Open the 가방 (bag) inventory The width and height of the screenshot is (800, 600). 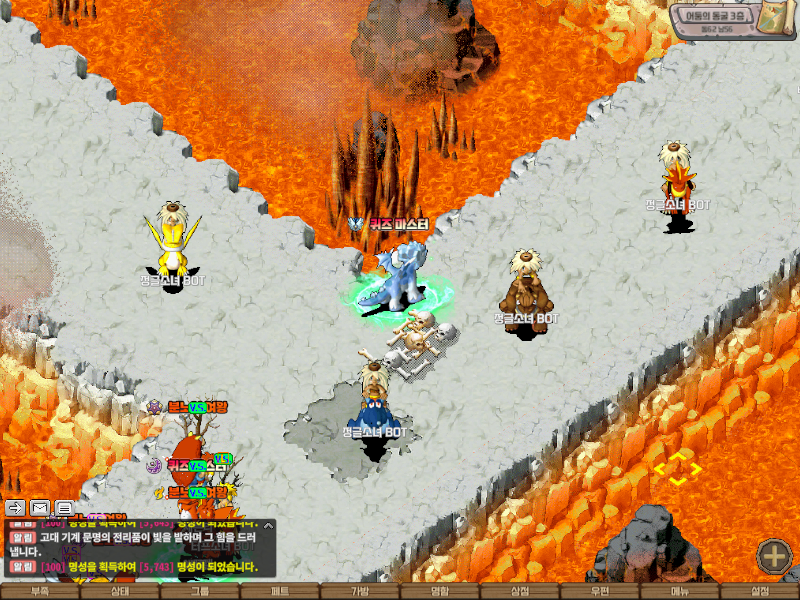click(x=360, y=592)
